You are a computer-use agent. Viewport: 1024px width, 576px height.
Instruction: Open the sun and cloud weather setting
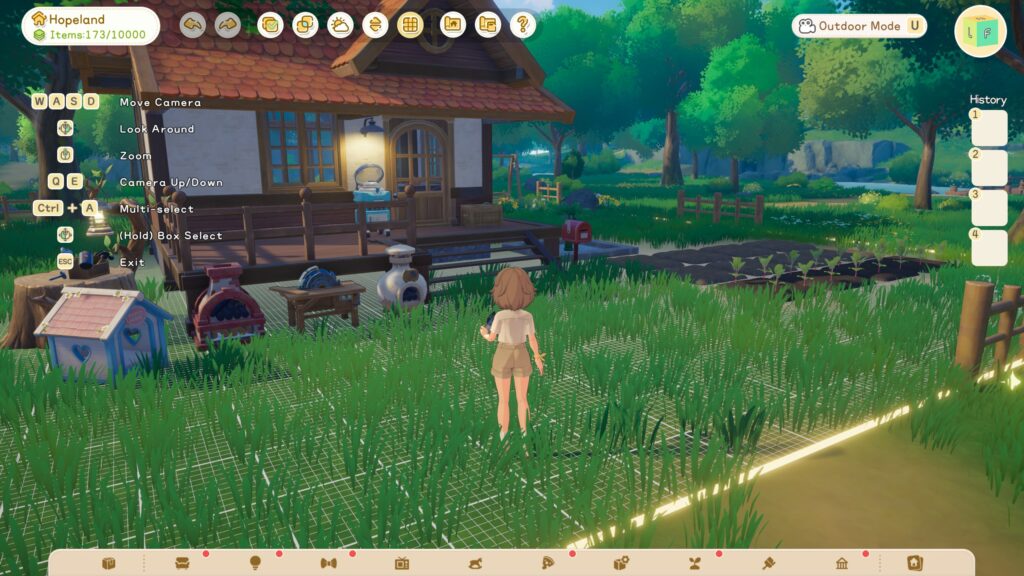click(340, 25)
